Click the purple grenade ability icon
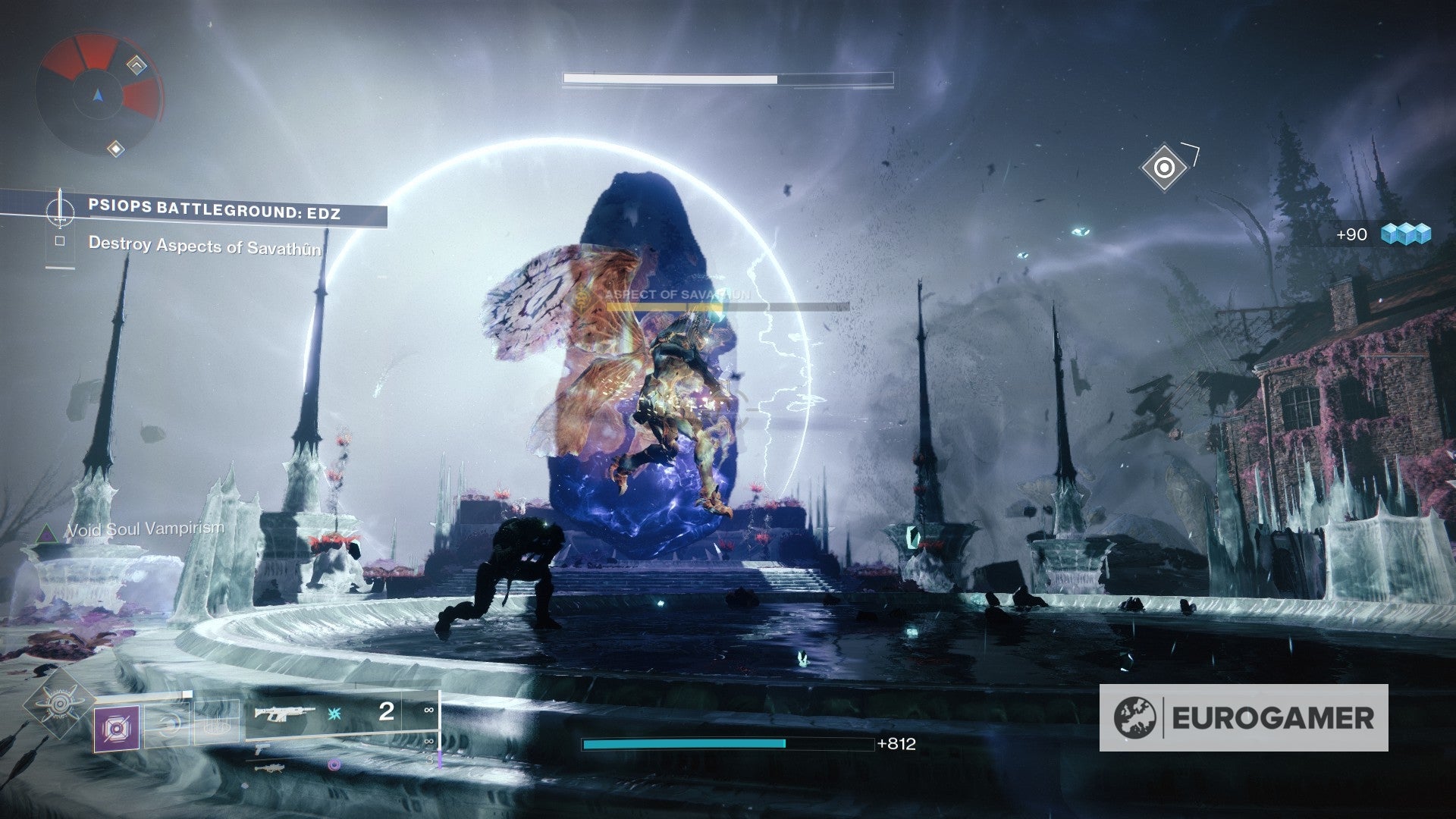The width and height of the screenshot is (1456, 819). (118, 728)
